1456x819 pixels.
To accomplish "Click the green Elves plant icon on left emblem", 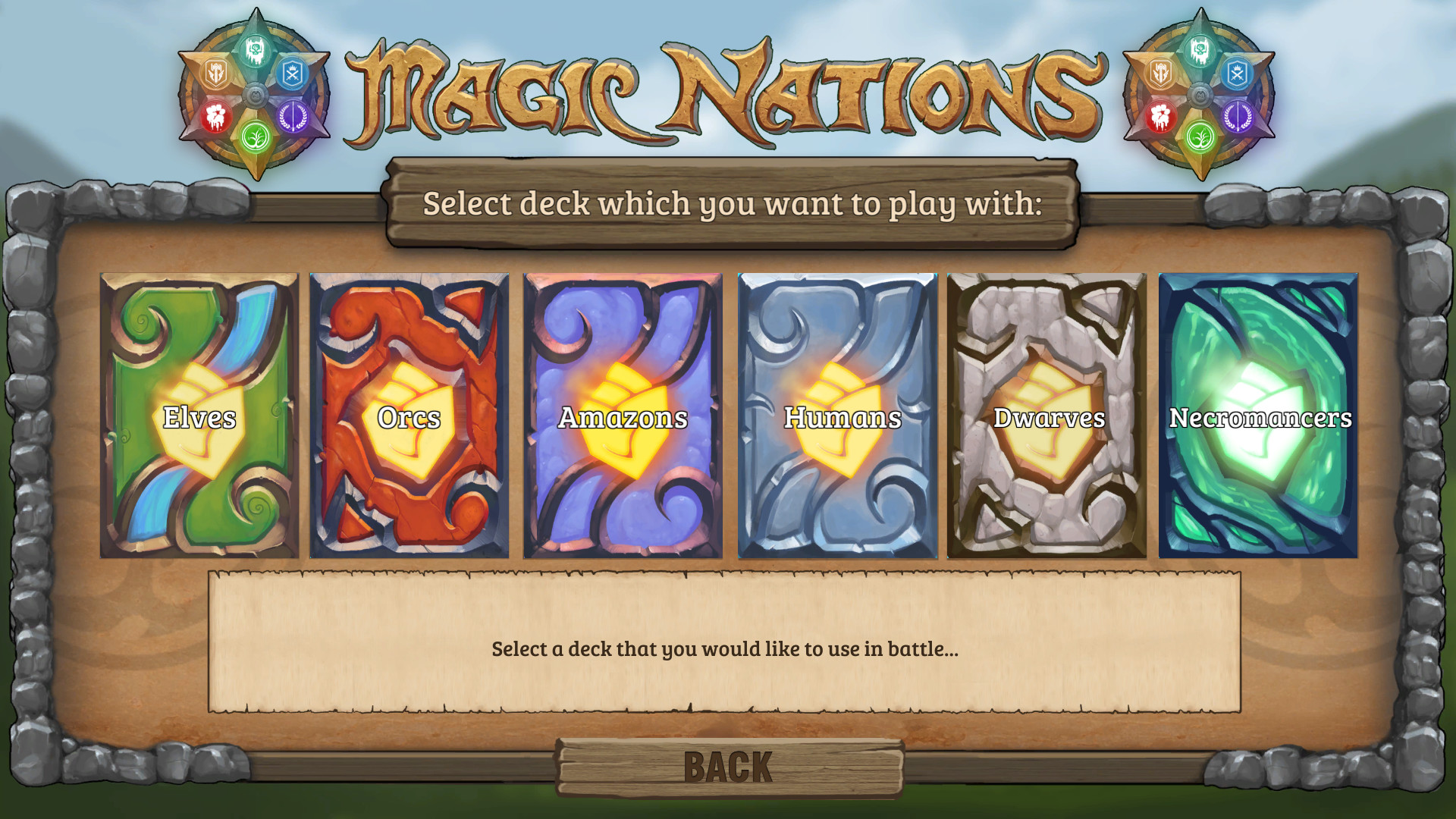I will tap(256, 137).
